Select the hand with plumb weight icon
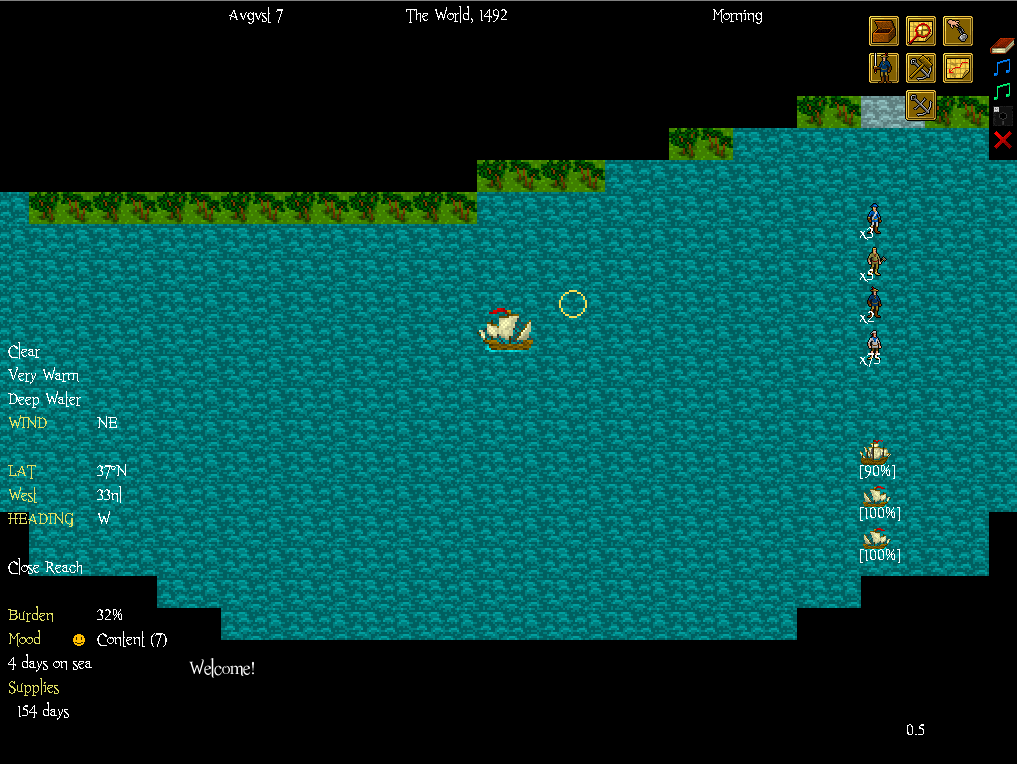1017x764 pixels. (x=958, y=31)
